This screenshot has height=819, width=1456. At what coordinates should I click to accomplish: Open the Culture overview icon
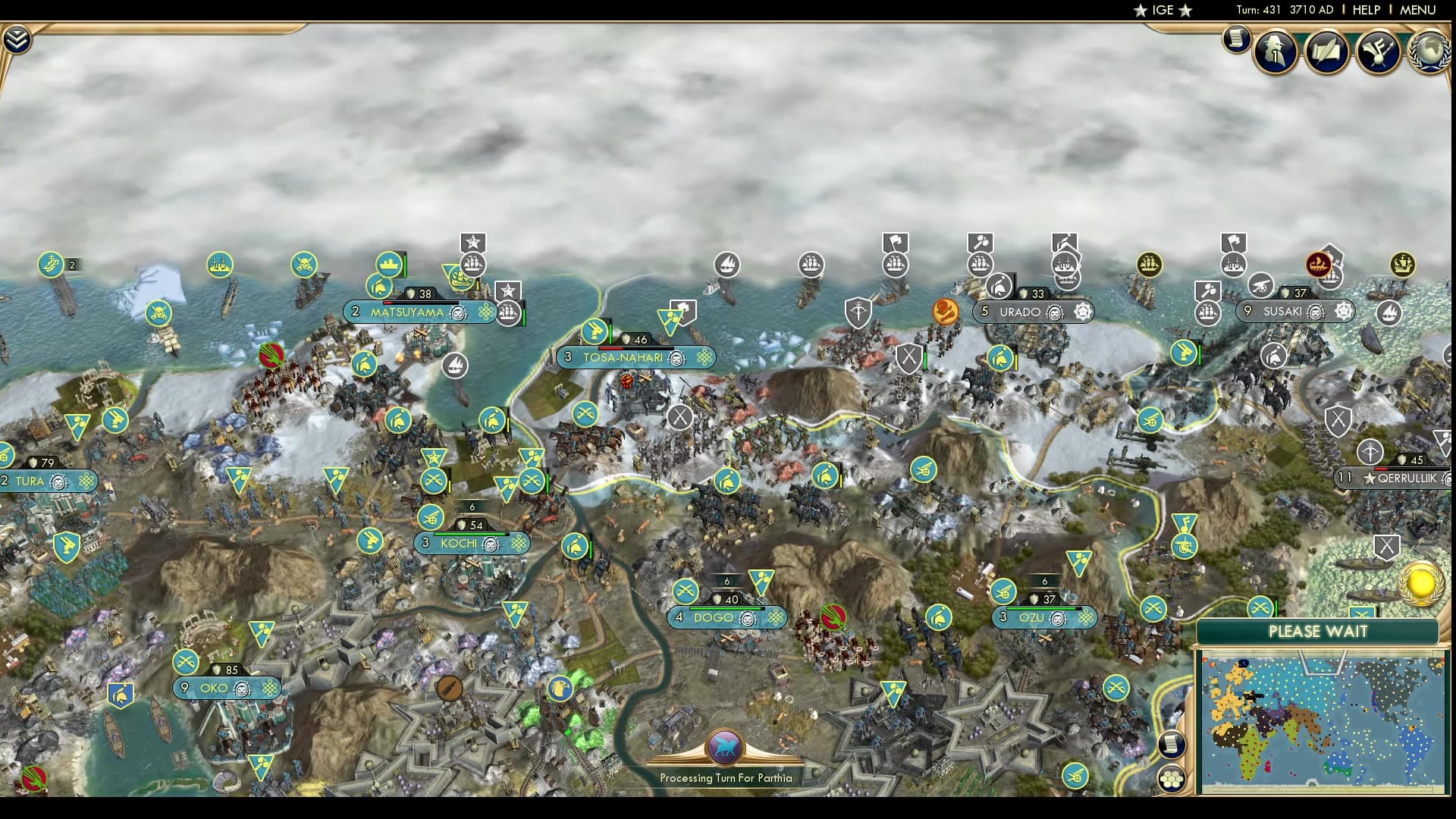[1379, 53]
